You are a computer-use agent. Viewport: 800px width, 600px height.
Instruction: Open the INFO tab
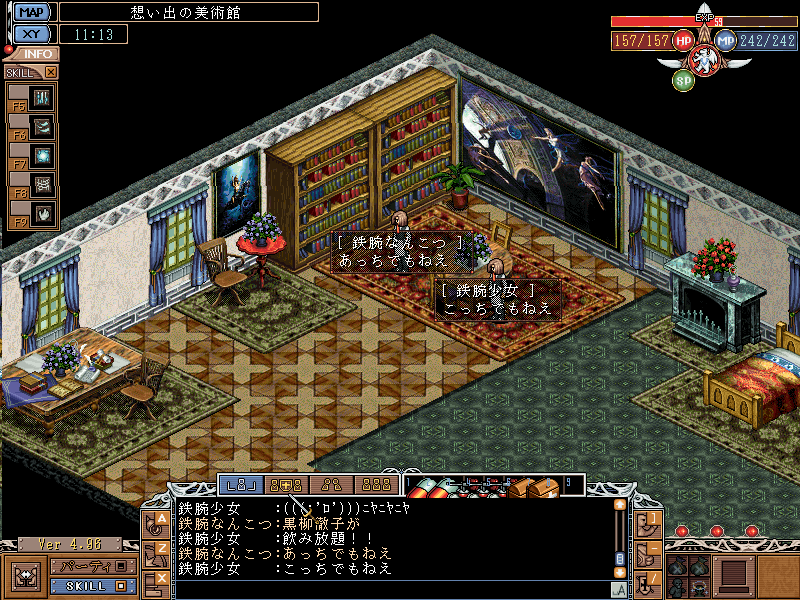click(38, 53)
